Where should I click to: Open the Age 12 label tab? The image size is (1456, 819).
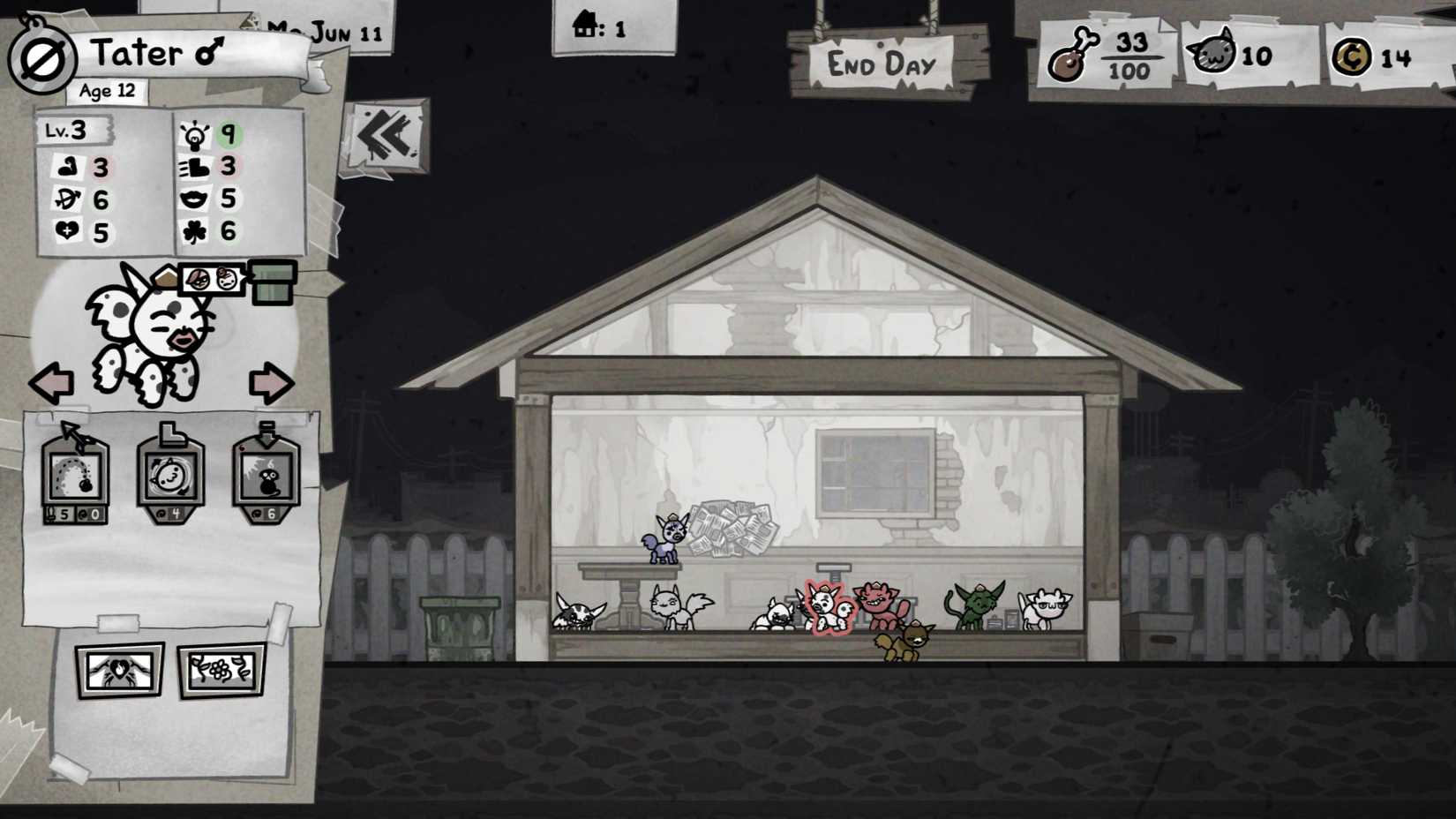point(105,90)
